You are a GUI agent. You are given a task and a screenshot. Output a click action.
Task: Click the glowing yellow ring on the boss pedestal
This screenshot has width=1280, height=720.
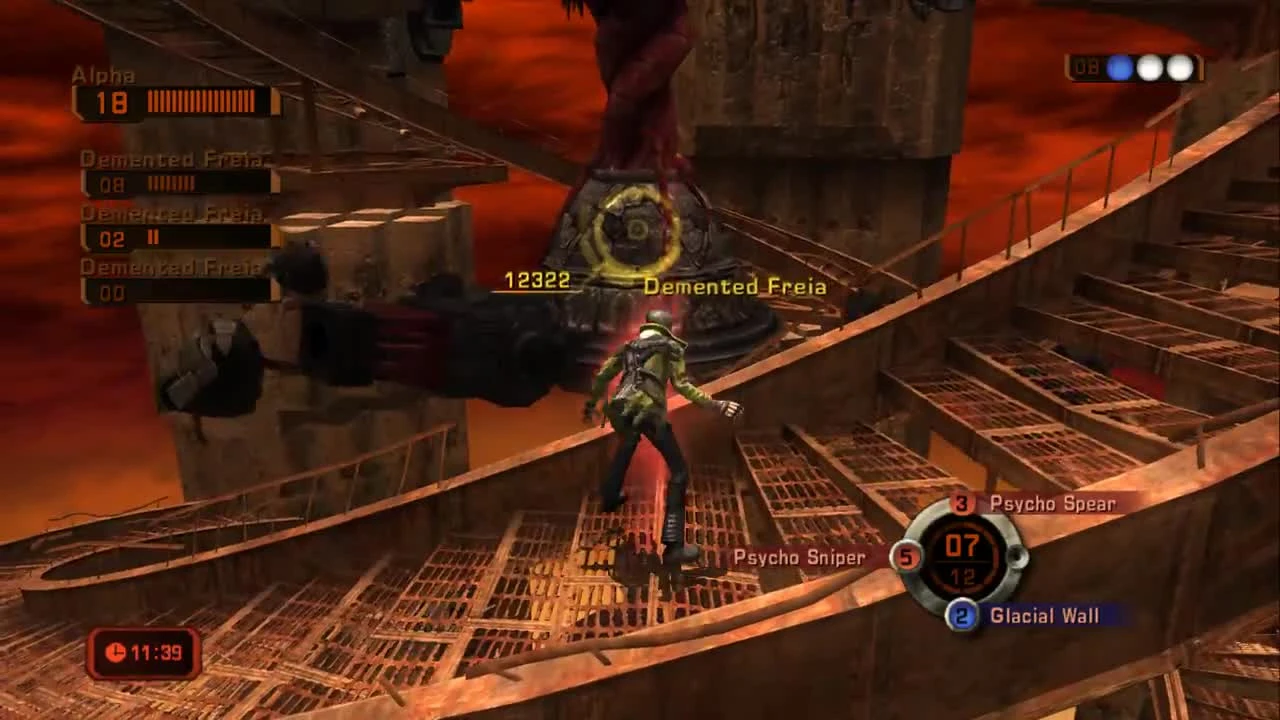click(634, 232)
